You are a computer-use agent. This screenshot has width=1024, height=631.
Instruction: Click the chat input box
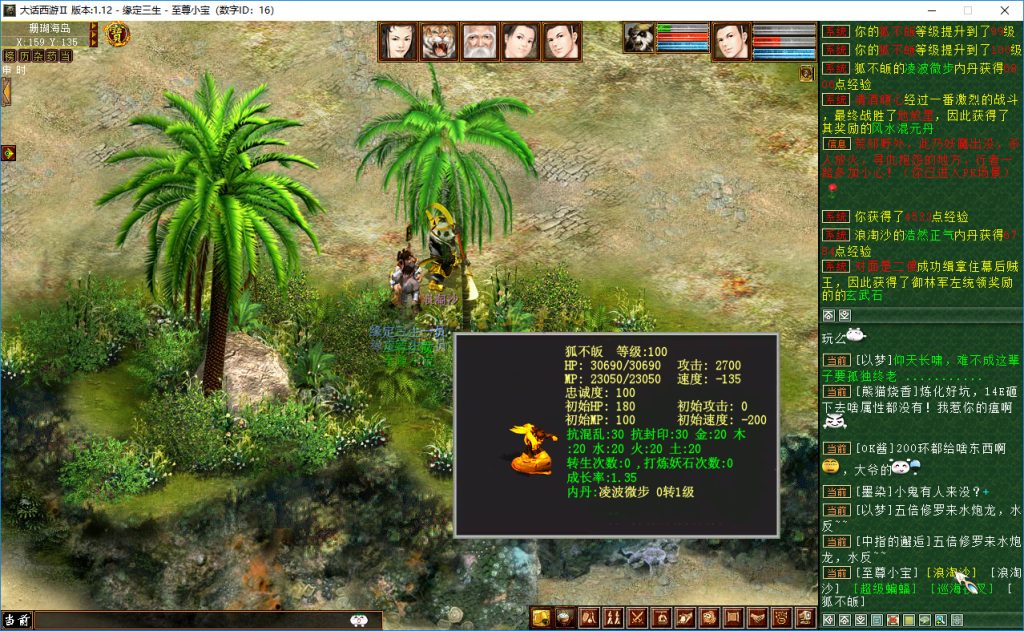(x=190, y=620)
